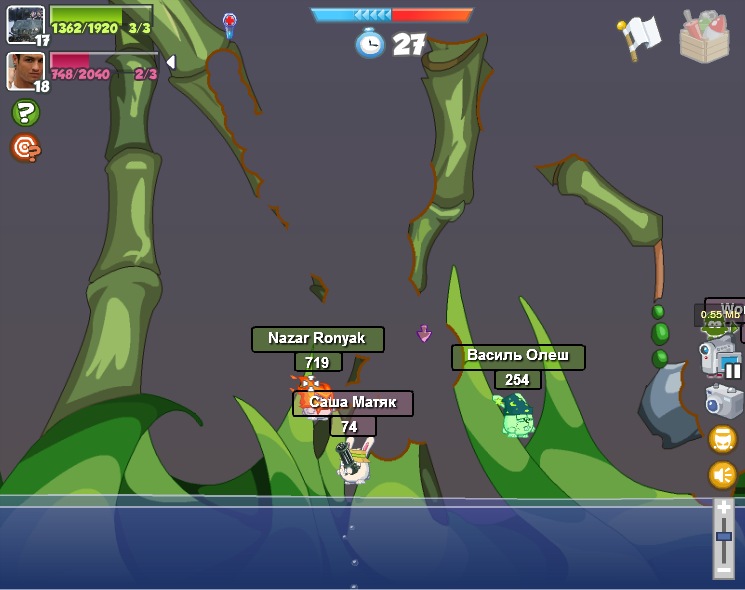745x590 pixels.
Task: Take a screenshot with the photo camera
Action: [722, 401]
